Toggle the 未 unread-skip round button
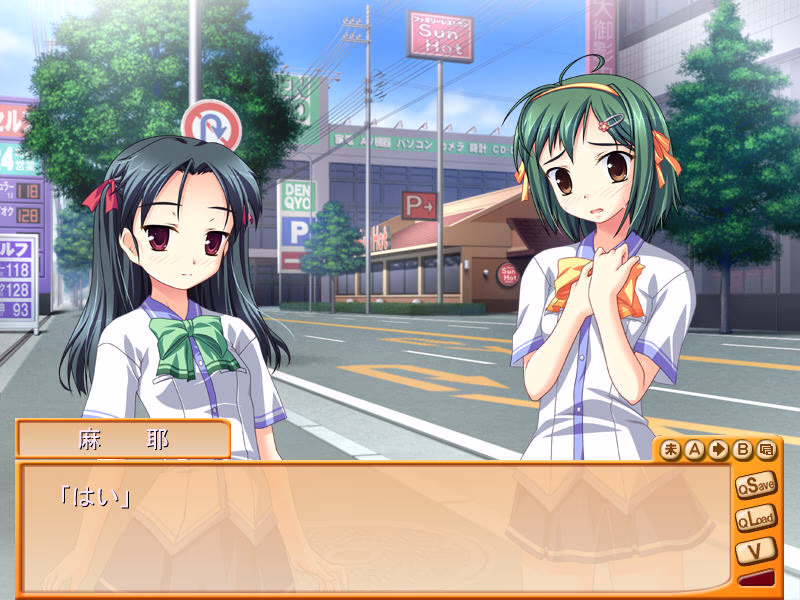The width and height of the screenshot is (800, 600). point(671,450)
